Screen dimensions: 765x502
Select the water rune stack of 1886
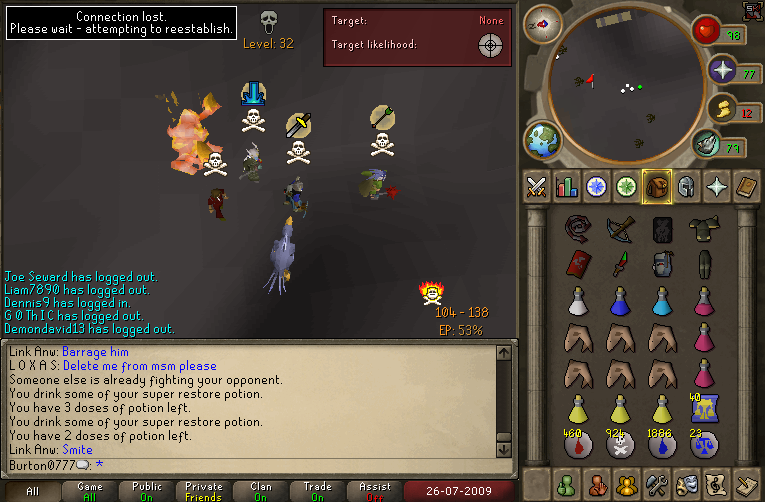coord(661,445)
